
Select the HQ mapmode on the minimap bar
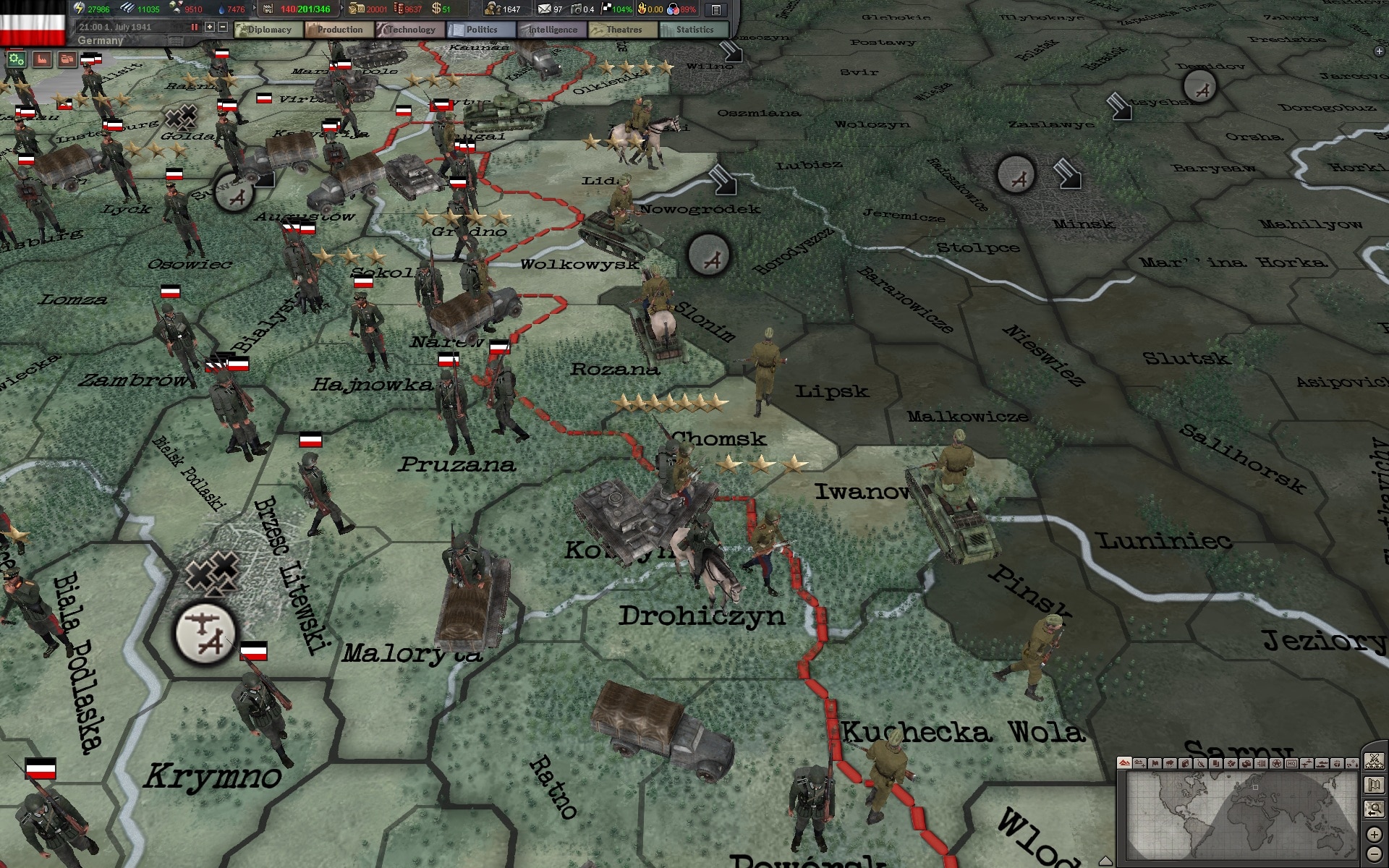[x=1292, y=764]
